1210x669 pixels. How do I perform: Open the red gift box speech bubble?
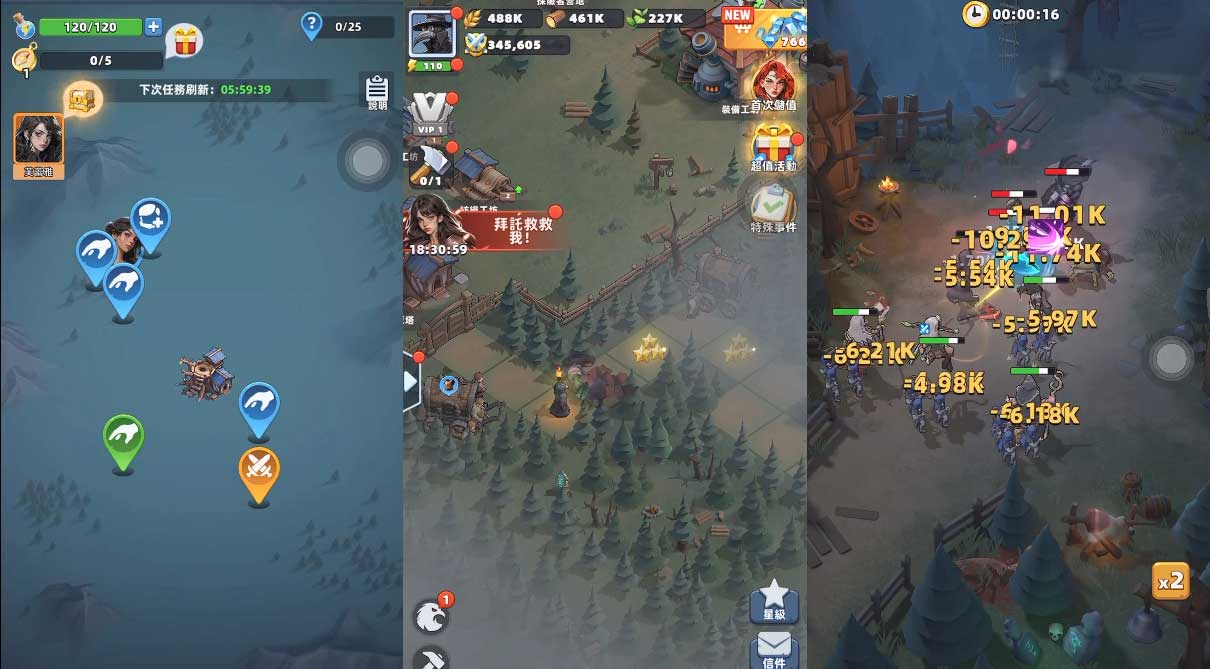pos(184,41)
